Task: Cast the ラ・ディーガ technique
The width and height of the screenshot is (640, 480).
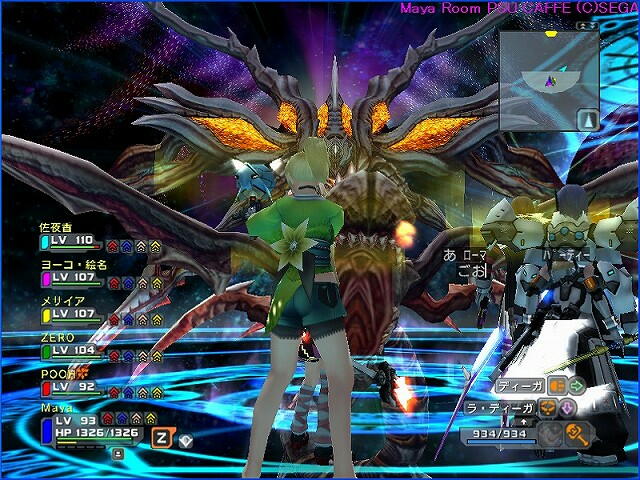Action: [x=502, y=407]
